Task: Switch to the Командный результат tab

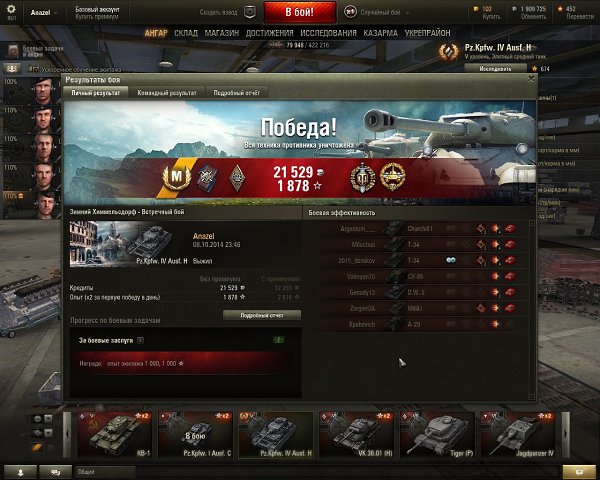Action: click(x=166, y=92)
